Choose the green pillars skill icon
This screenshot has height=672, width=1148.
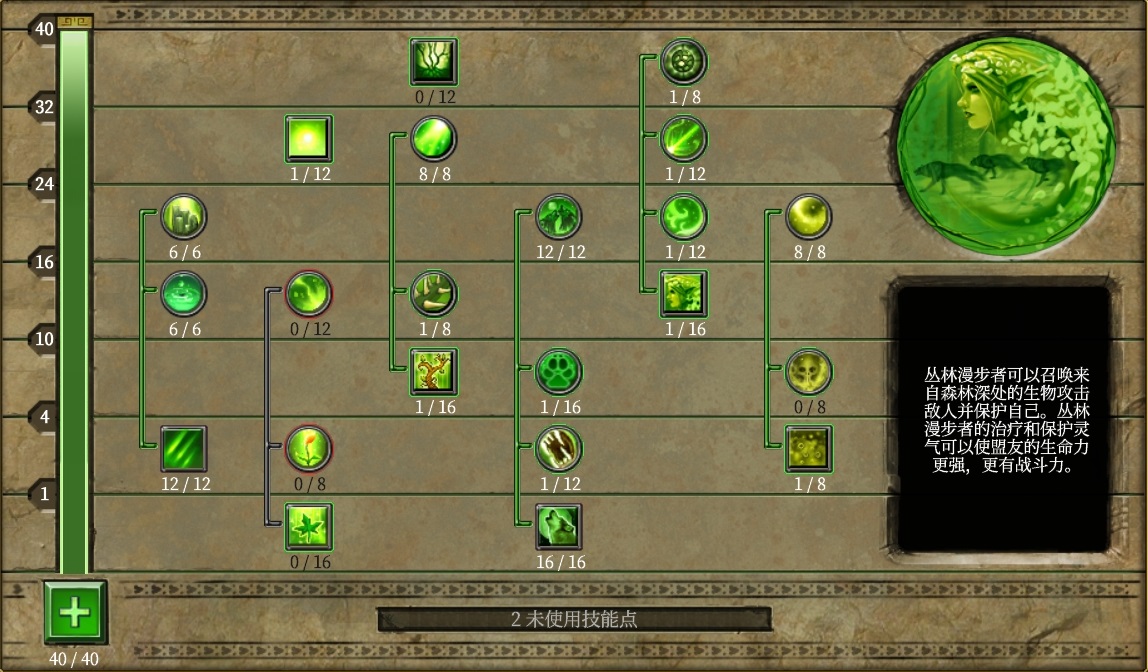tap(184, 217)
